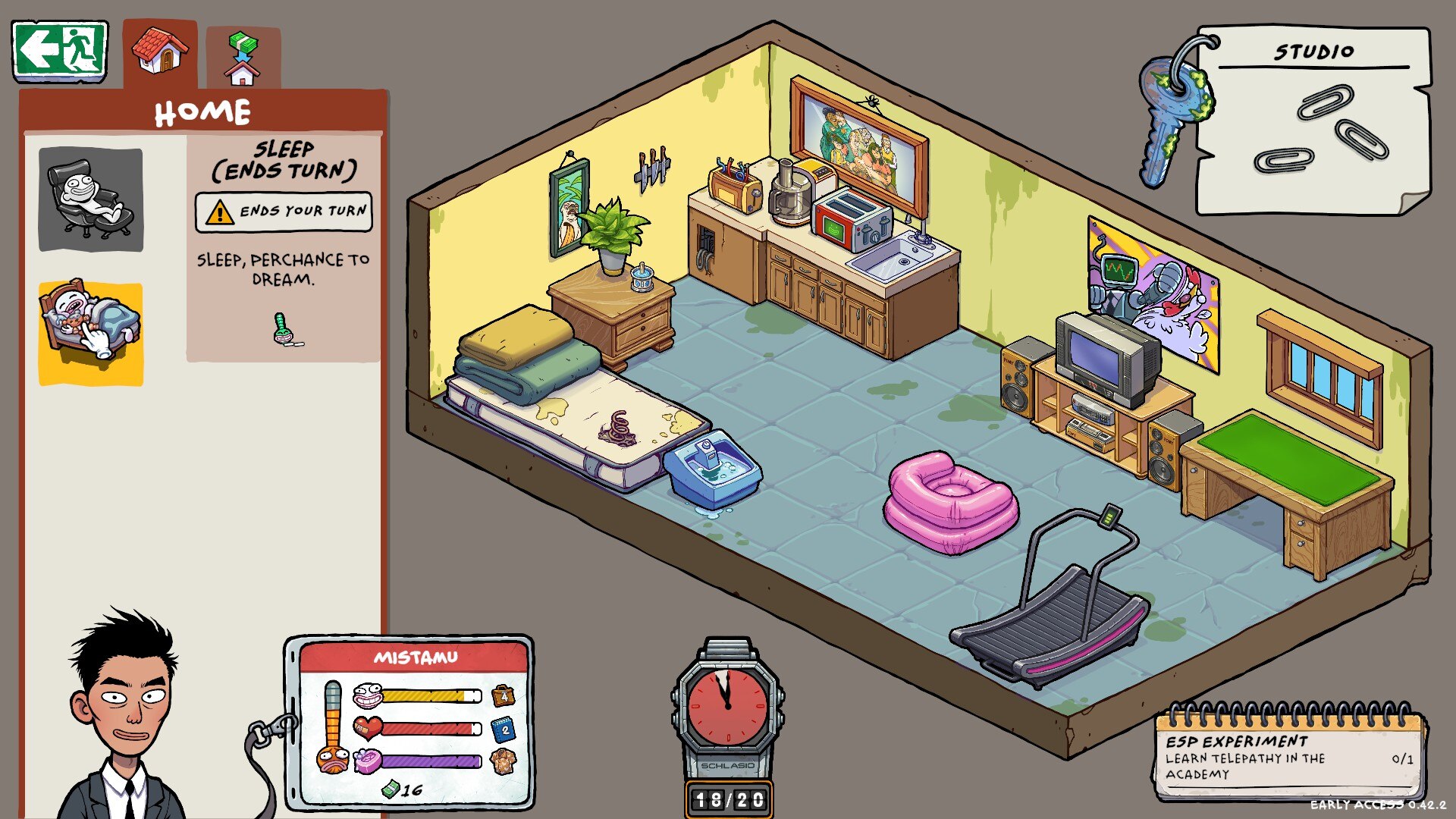
Task: Select the relax in armchair action
Action: click(x=91, y=199)
